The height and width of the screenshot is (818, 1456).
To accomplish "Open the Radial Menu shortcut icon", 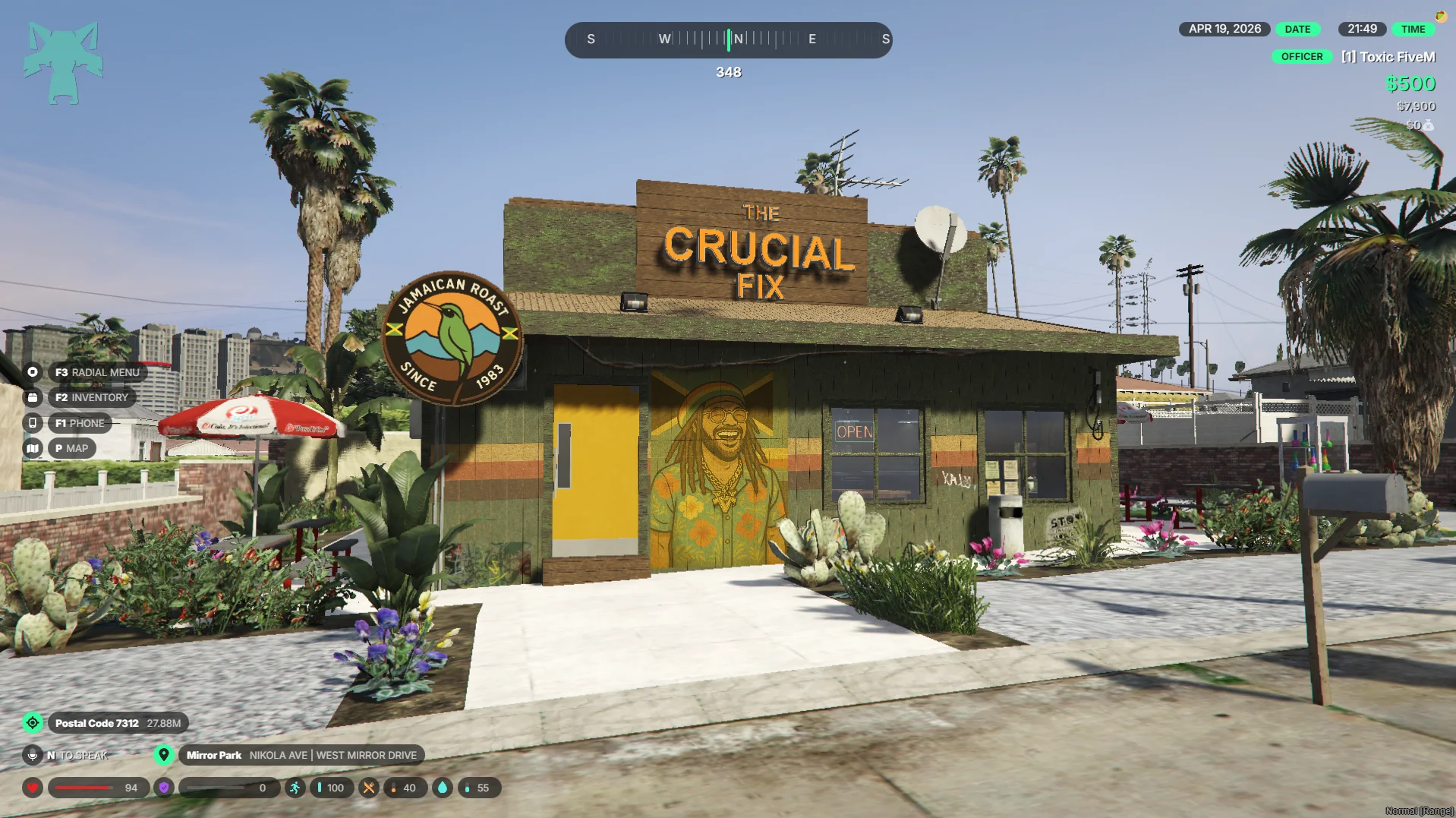I will tap(33, 372).
